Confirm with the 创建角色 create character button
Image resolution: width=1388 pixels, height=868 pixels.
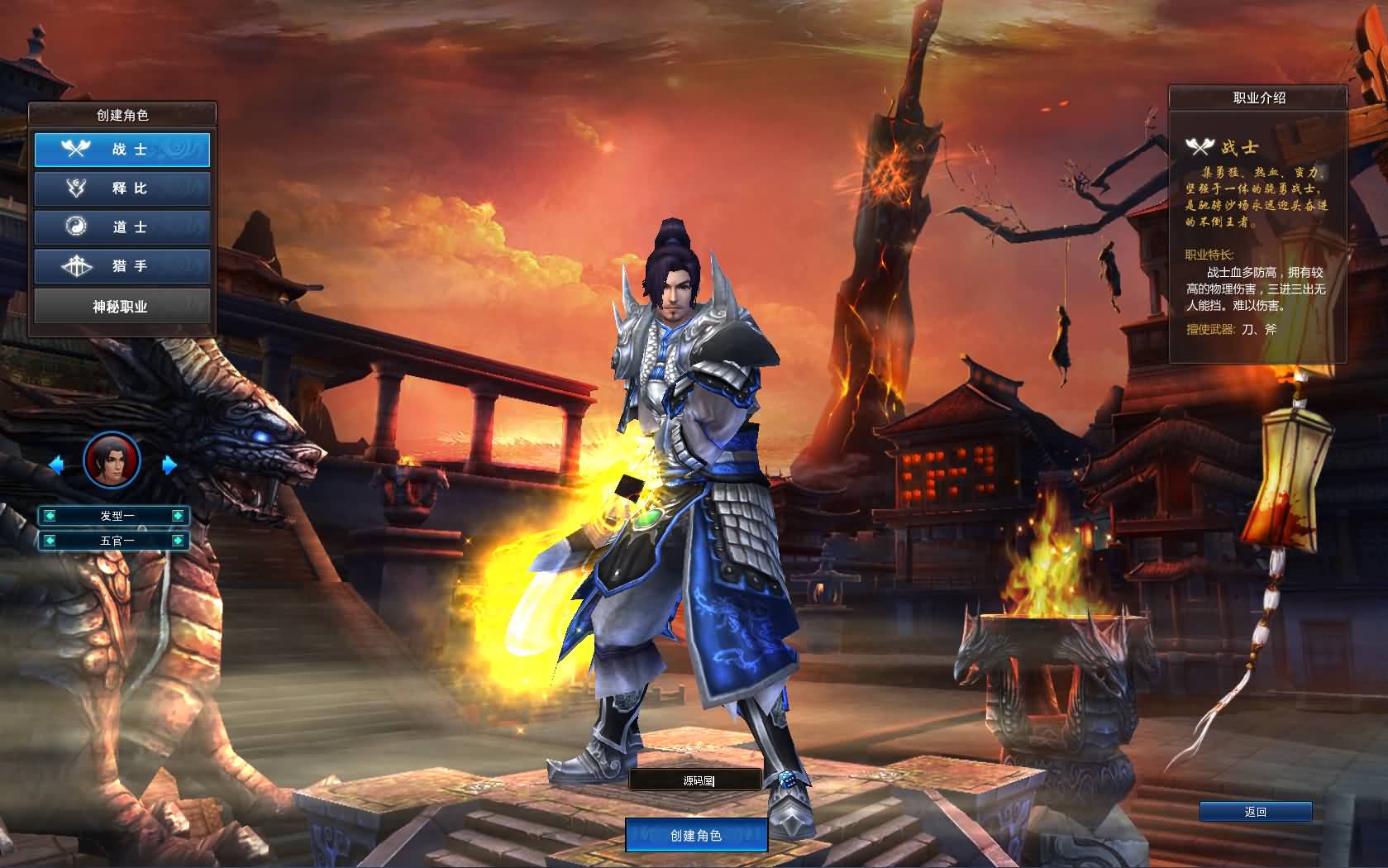pyautogui.click(x=696, y=836)
